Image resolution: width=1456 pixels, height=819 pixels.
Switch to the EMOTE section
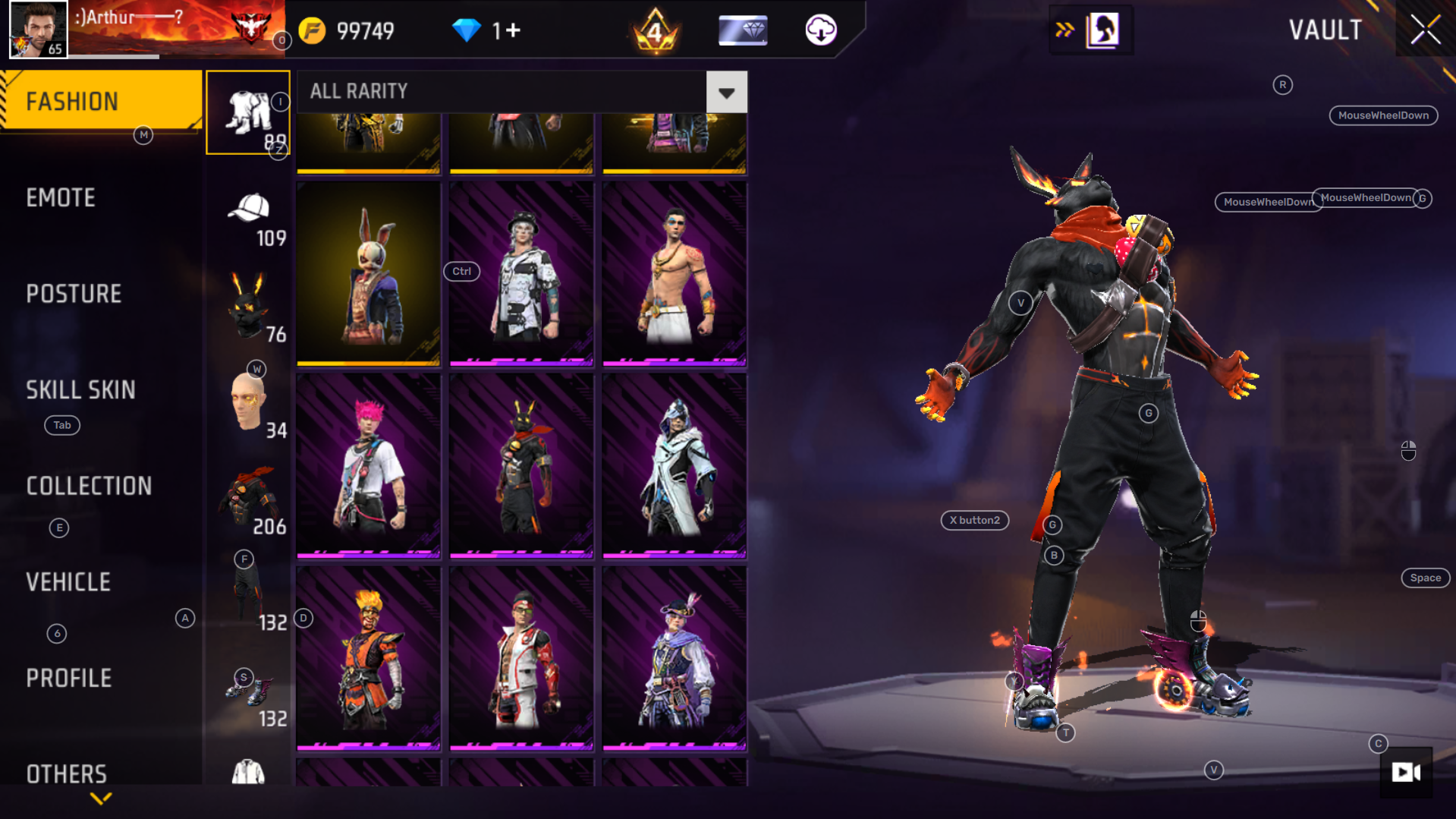pos(61,197)
